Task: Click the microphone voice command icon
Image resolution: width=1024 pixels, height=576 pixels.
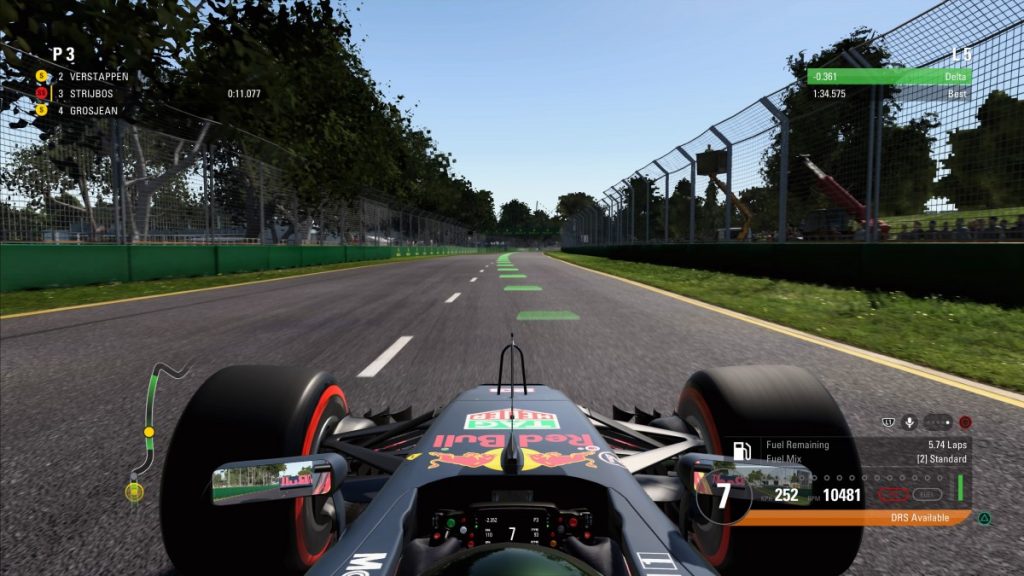Action: point(909,422)
